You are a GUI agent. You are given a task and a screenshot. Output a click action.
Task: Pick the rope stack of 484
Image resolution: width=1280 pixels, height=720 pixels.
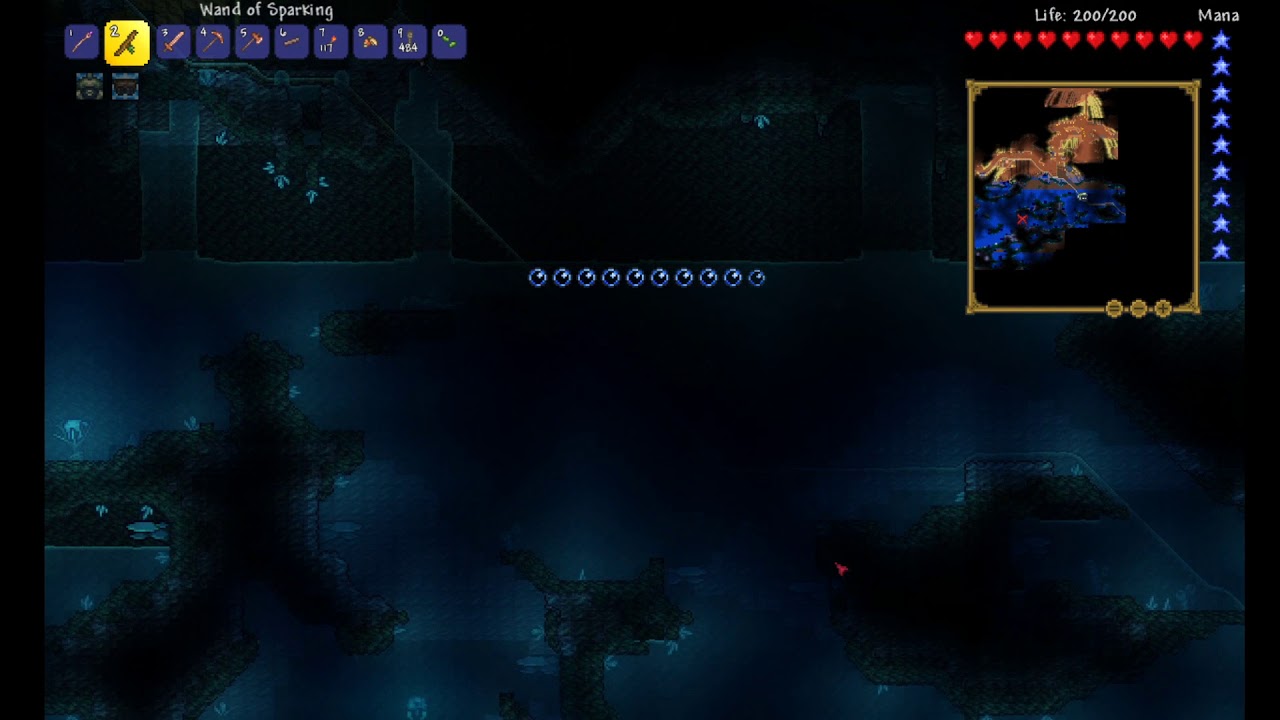pyautogui.click(x=409, y=42)
